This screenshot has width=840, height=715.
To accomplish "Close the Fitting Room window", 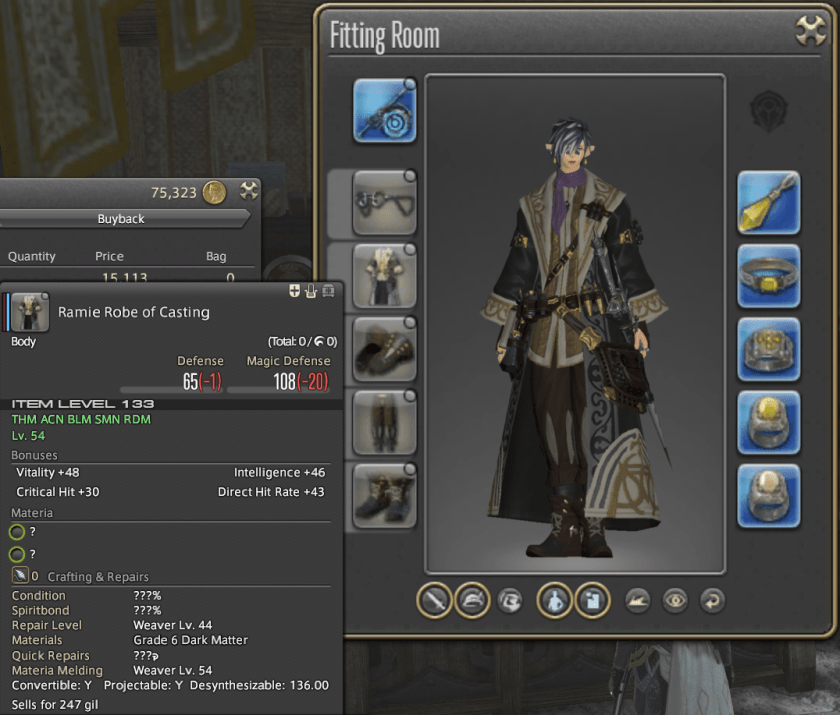I will pos(809,32).
